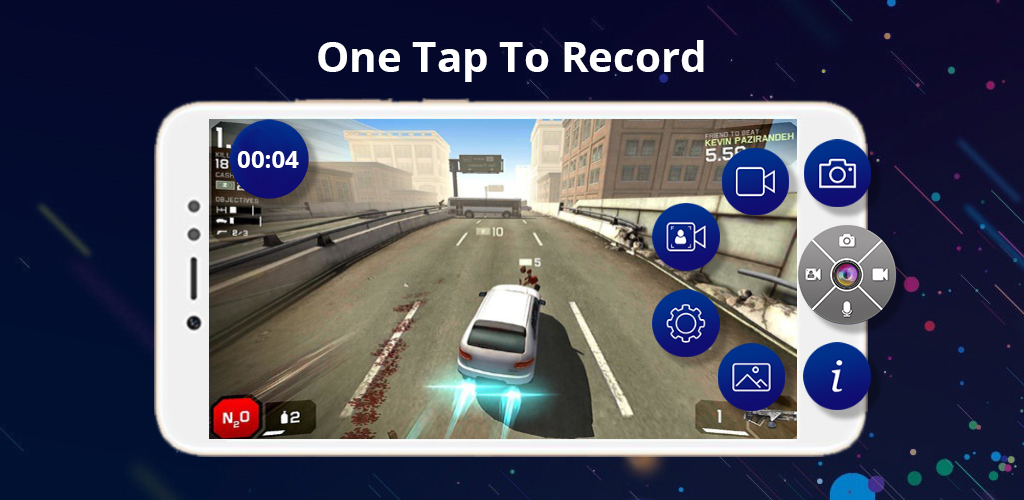
Task: Open the recorder settings gear
Action: pos(686,323)
